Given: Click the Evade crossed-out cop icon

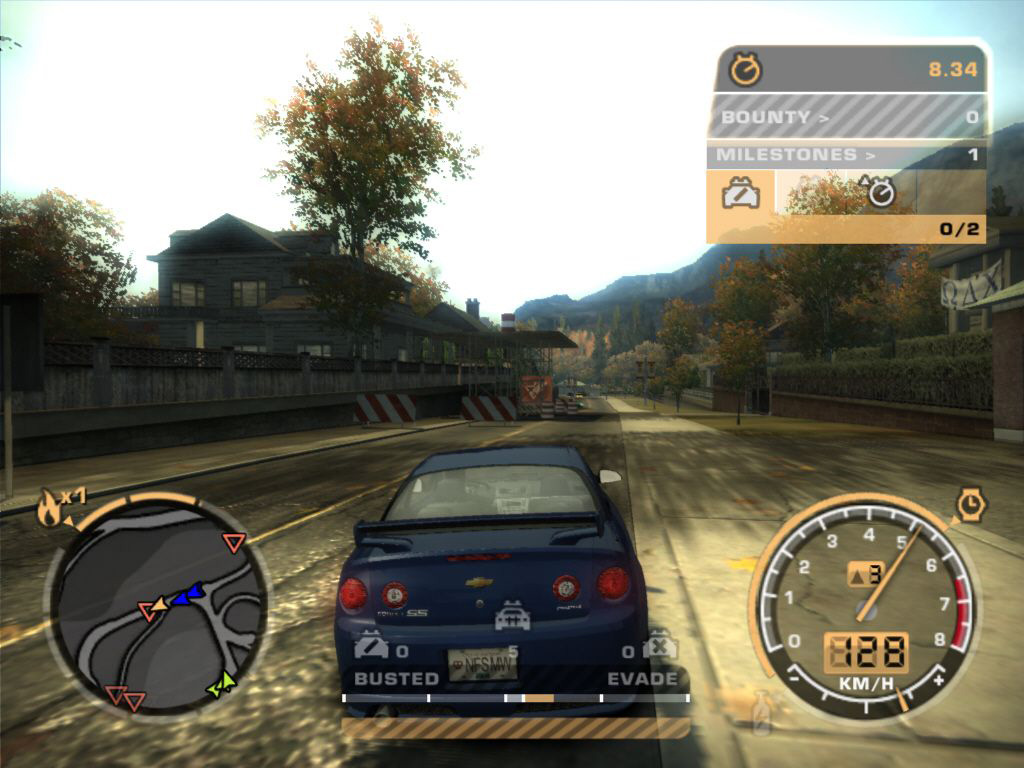Looking at the screenshot, I should (660, 646).
